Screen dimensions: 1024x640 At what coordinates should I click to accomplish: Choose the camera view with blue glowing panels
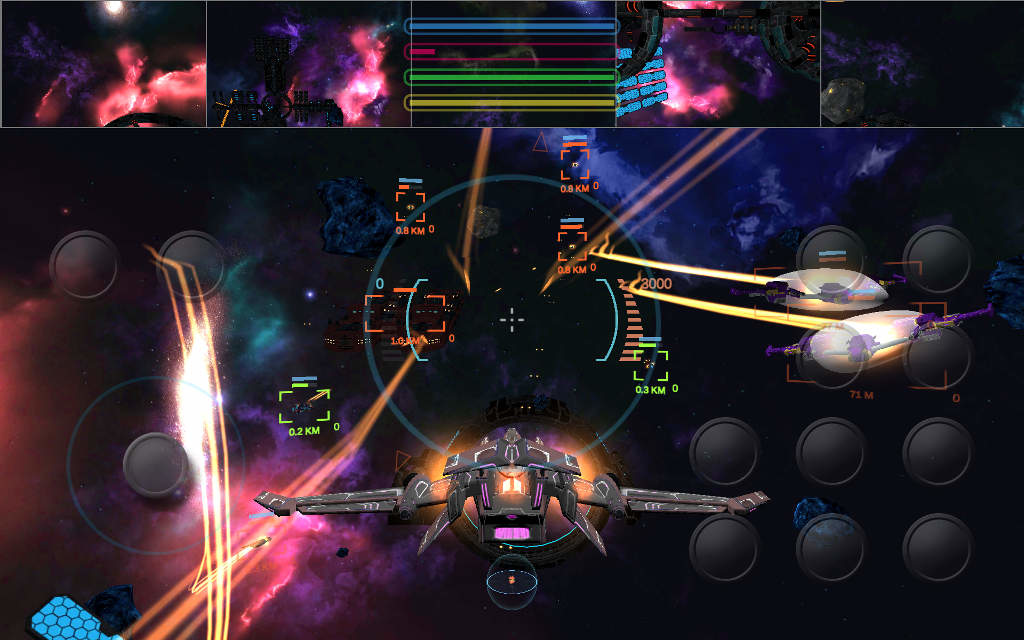tap(718, 64)
